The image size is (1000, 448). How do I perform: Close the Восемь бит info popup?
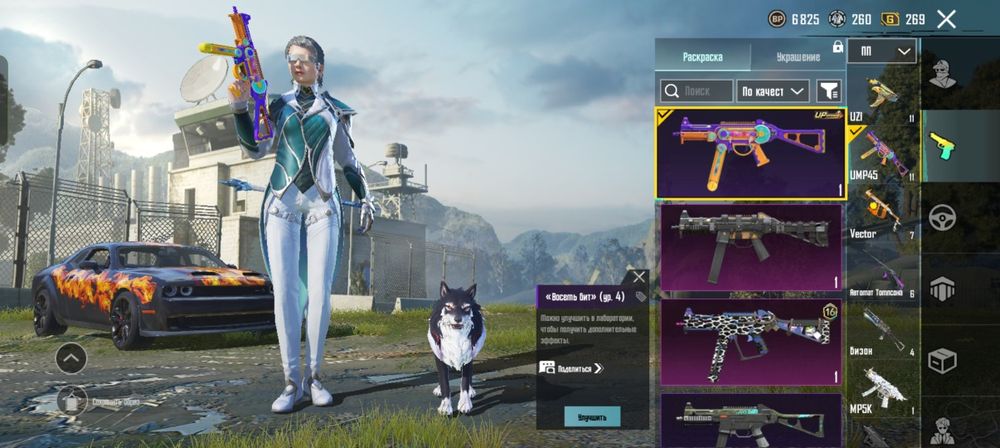click(x=639, y=277)
